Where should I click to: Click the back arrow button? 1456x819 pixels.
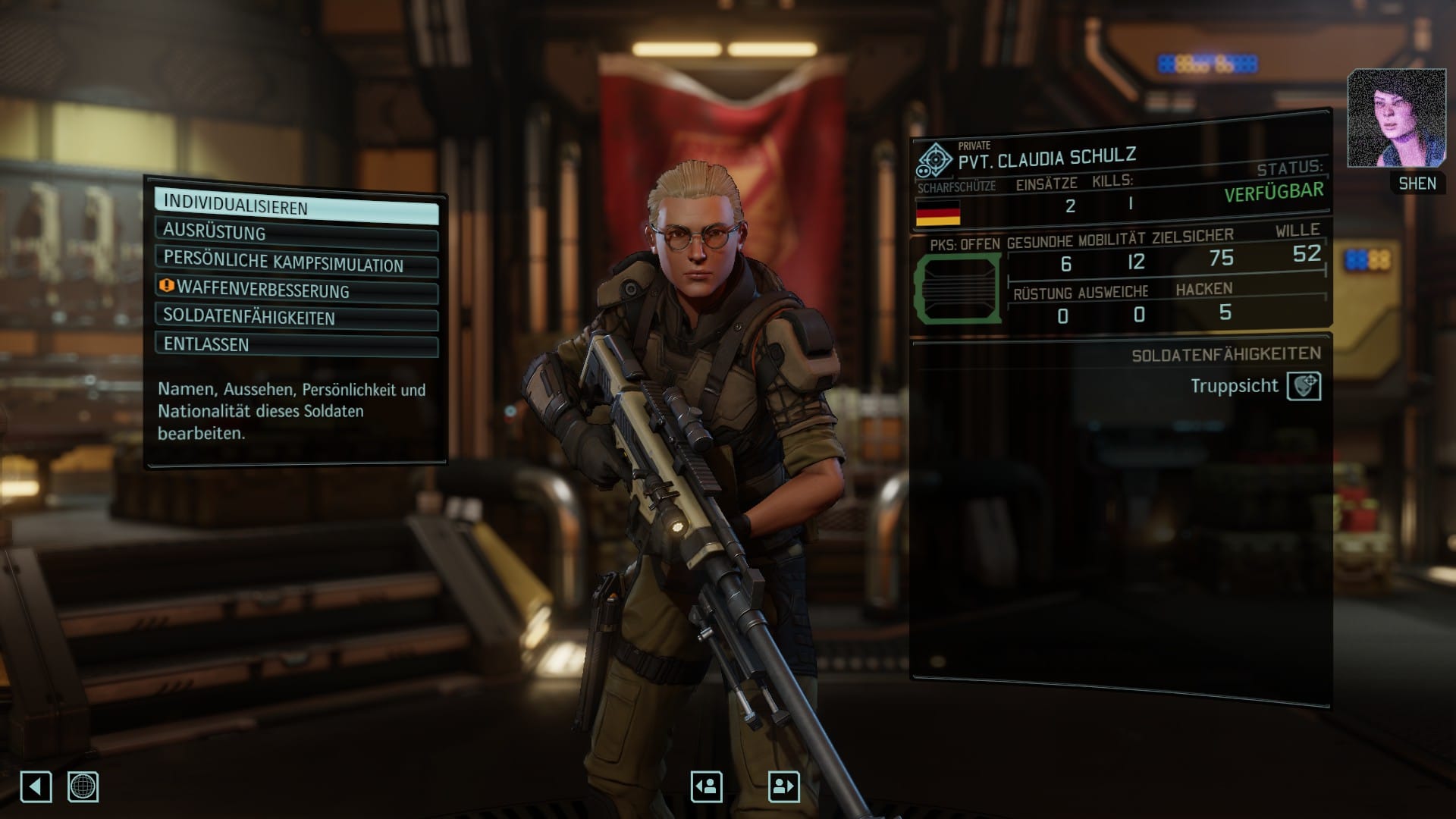pos(36,786)
